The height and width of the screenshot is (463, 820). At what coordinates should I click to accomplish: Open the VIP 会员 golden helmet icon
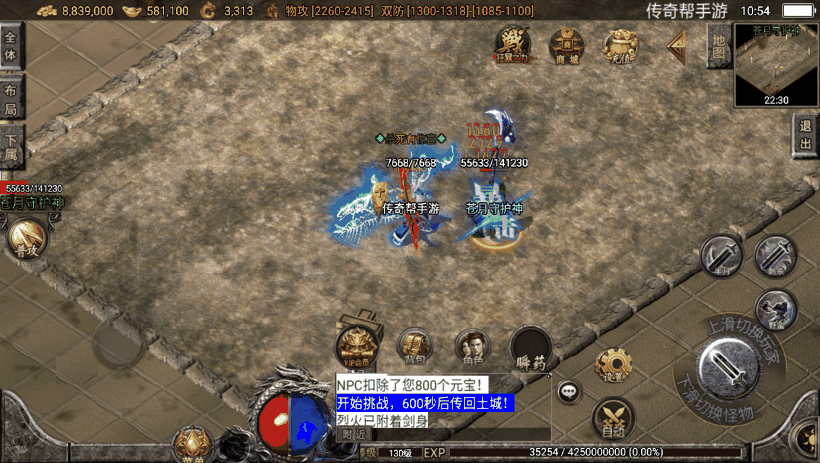click(x=355, y=344)
